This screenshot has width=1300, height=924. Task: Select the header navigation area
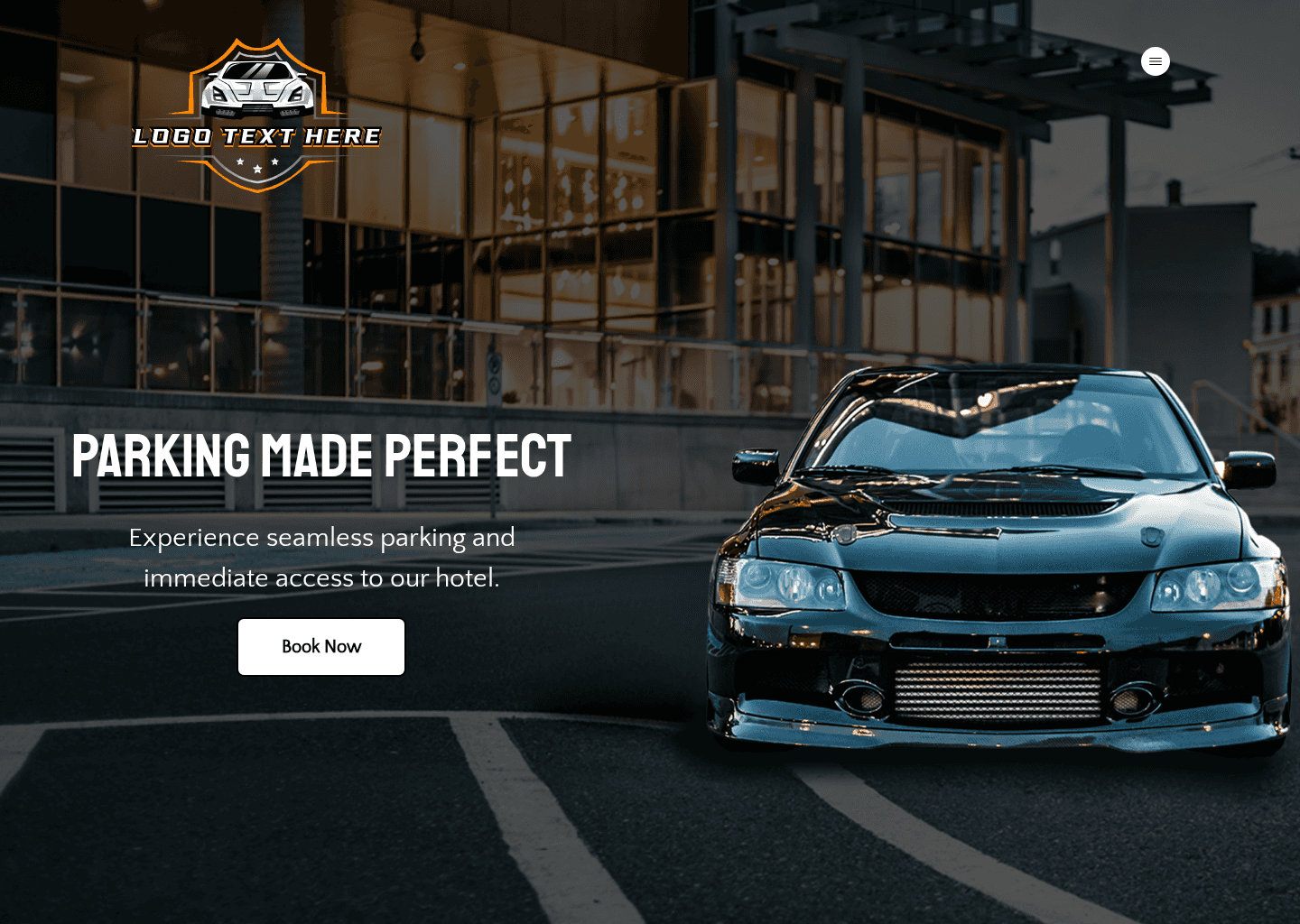650,61
